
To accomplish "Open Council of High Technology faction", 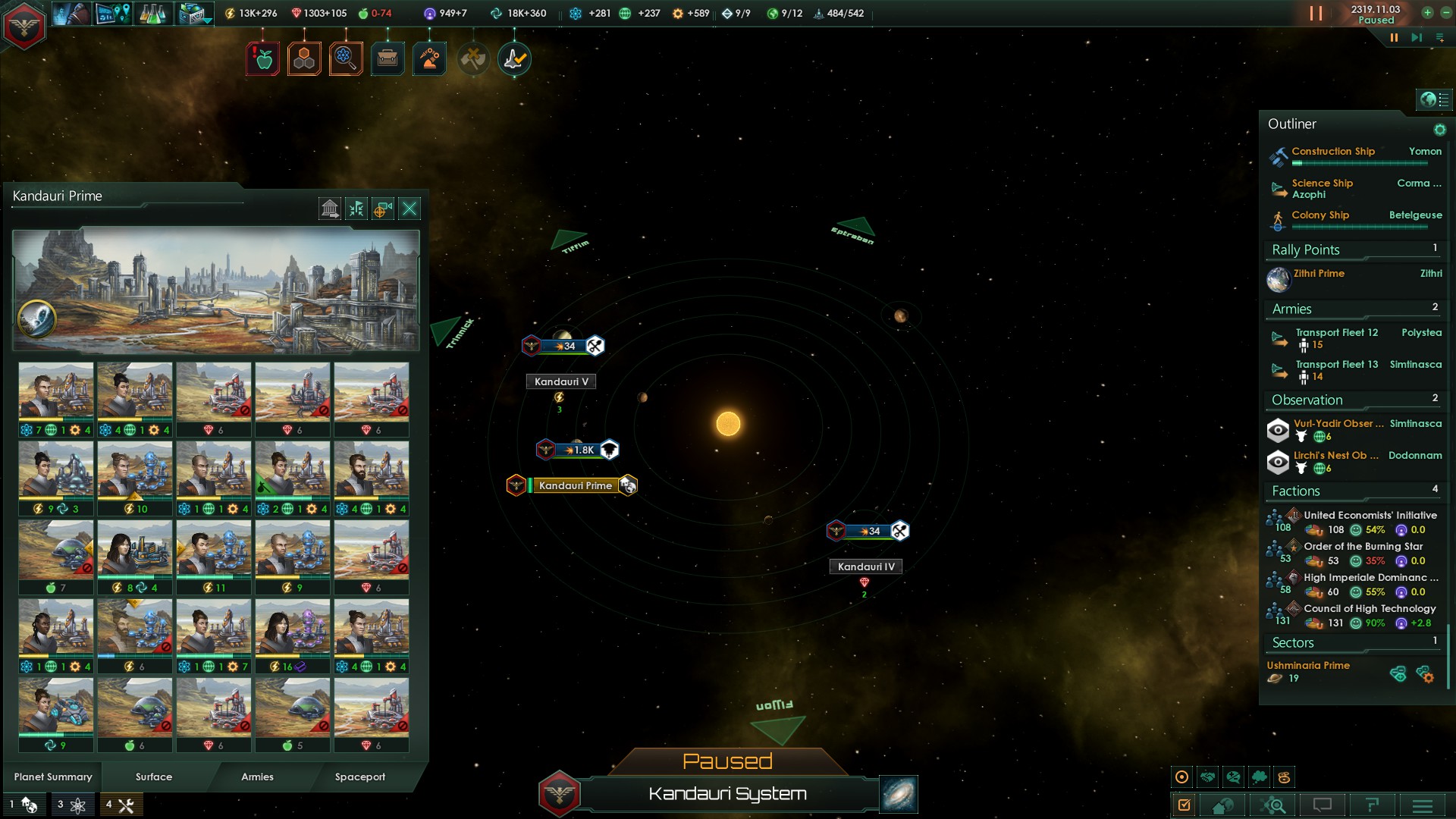I will [x=1370, y=608].
